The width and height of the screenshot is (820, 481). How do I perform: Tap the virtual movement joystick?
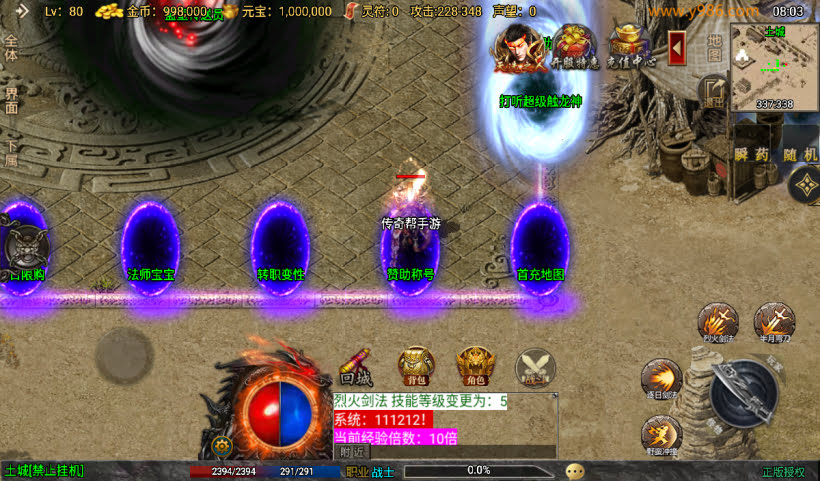coord(125,354)
